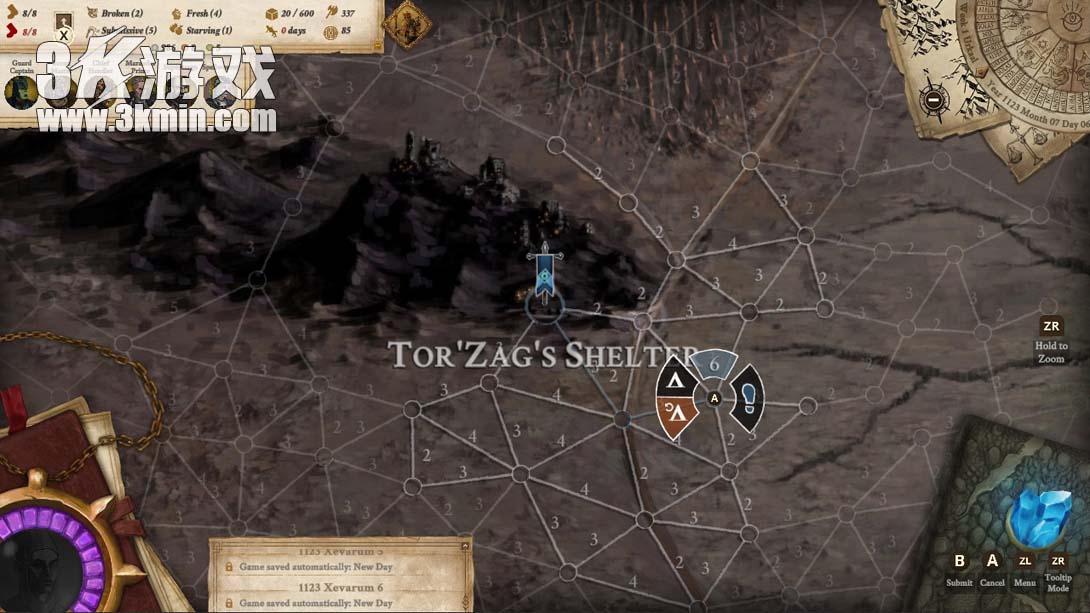This screenshot has width=1090, height=613.
Task: Select the Guard Captain portrait
Action: [20, 91]
